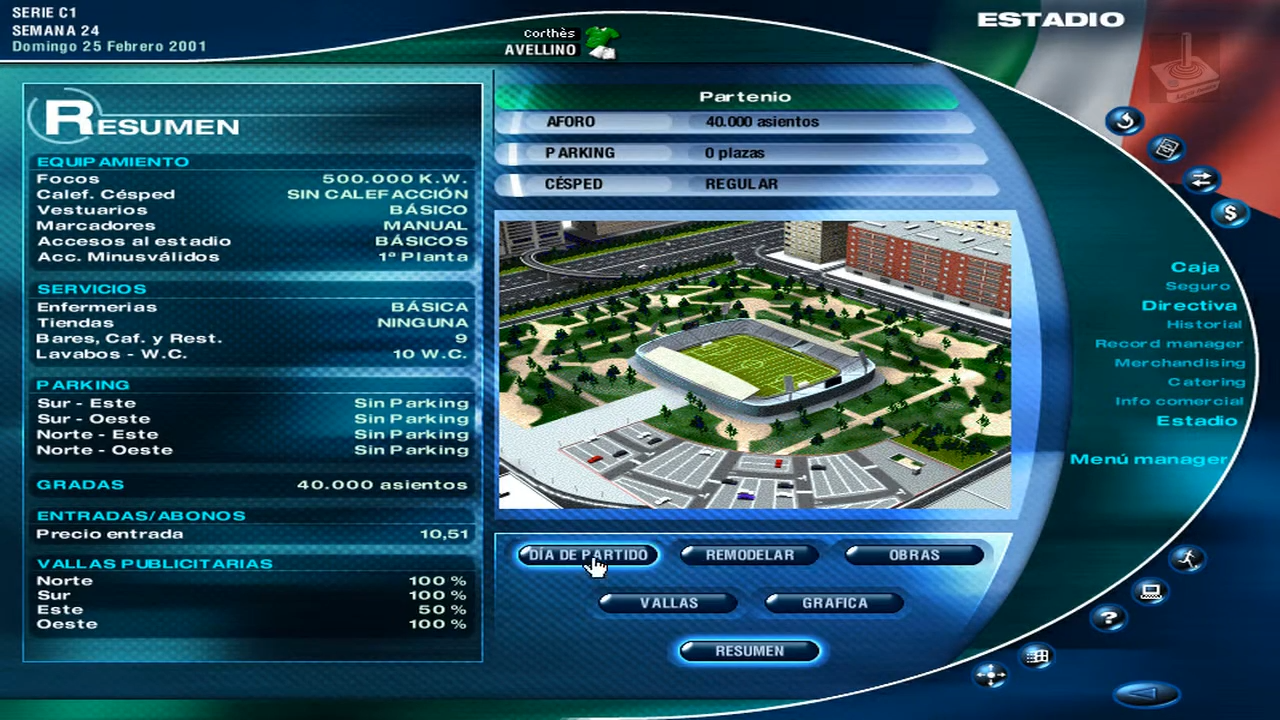Click the table grid icon near the bottom
This screenshot has height=720, width=1280.
(x=1036, y=657)
